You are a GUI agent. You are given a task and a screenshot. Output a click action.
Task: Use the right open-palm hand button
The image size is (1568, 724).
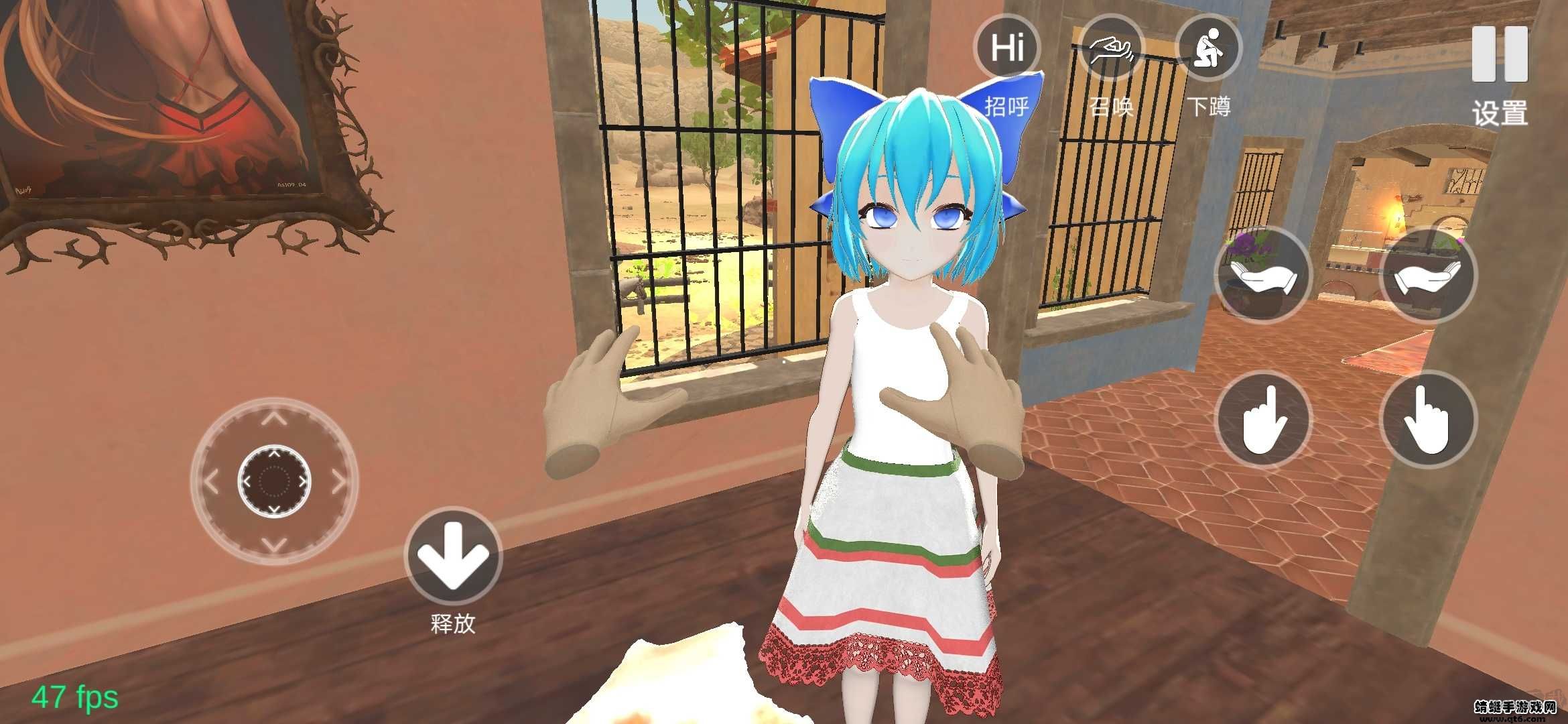[x=1428, y=276]
